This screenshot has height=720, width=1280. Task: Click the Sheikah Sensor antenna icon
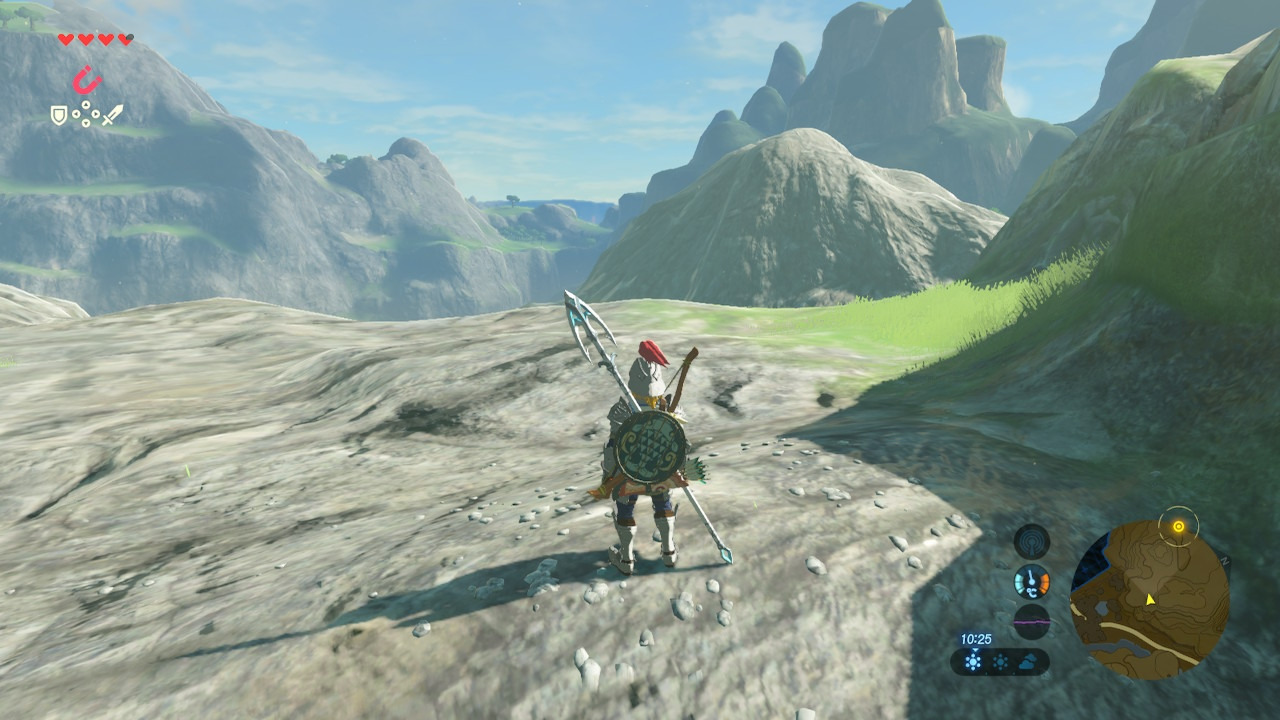point(1031,541)
